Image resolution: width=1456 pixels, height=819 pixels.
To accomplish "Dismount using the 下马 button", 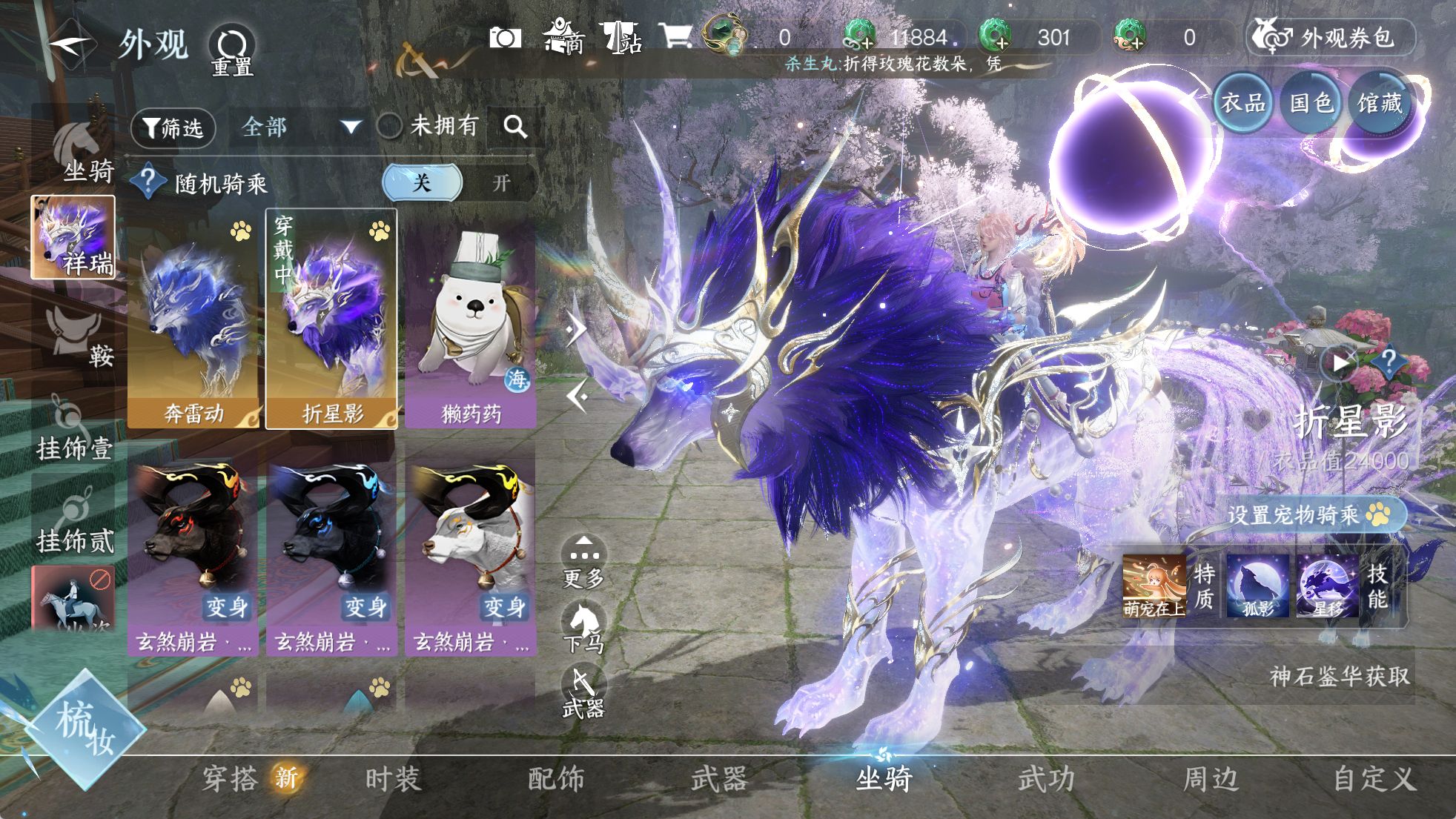I will pyautogui.click(x=583, y=628).
